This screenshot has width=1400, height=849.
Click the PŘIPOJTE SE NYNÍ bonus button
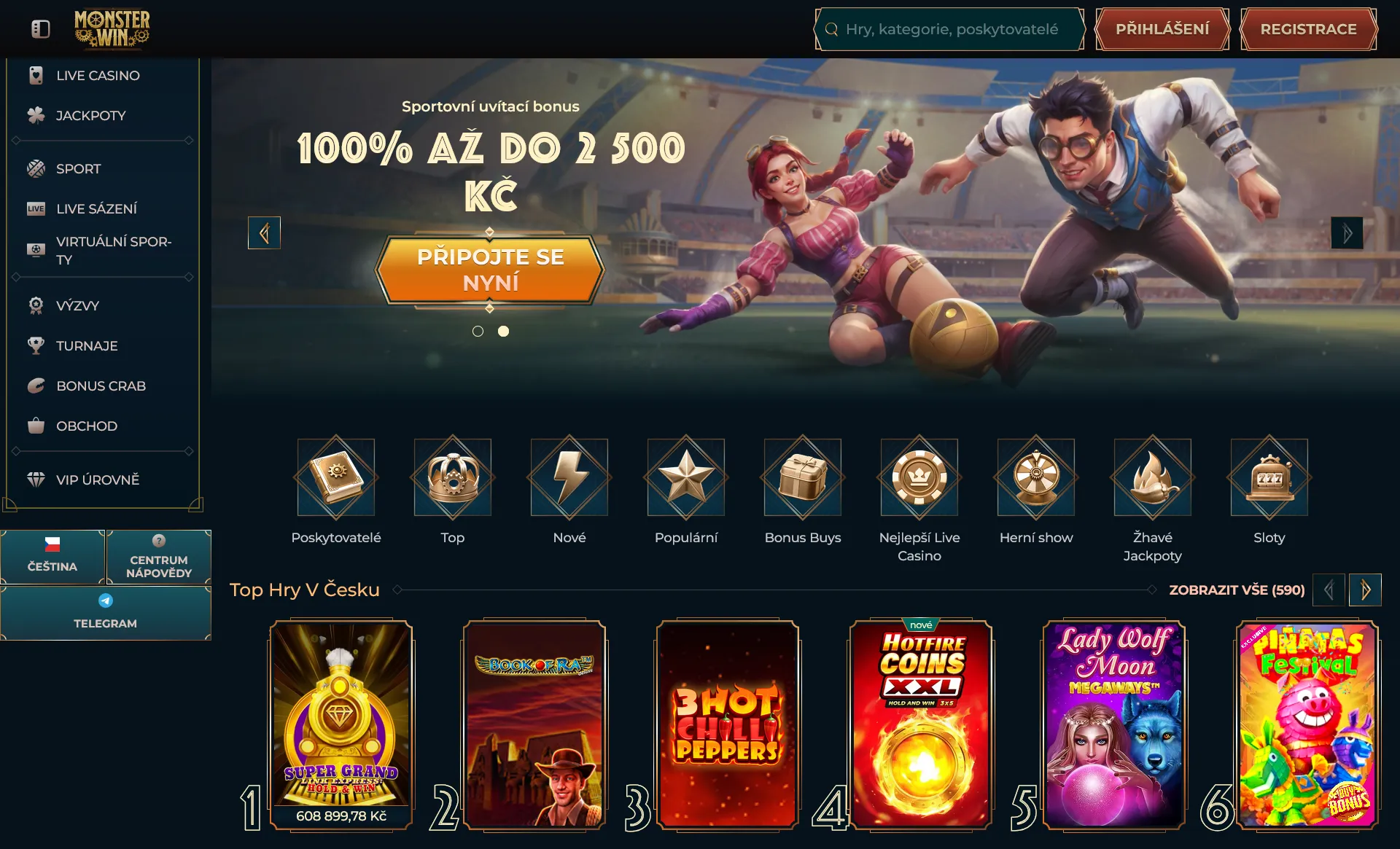pyautogui.click(x=490, y=268)
